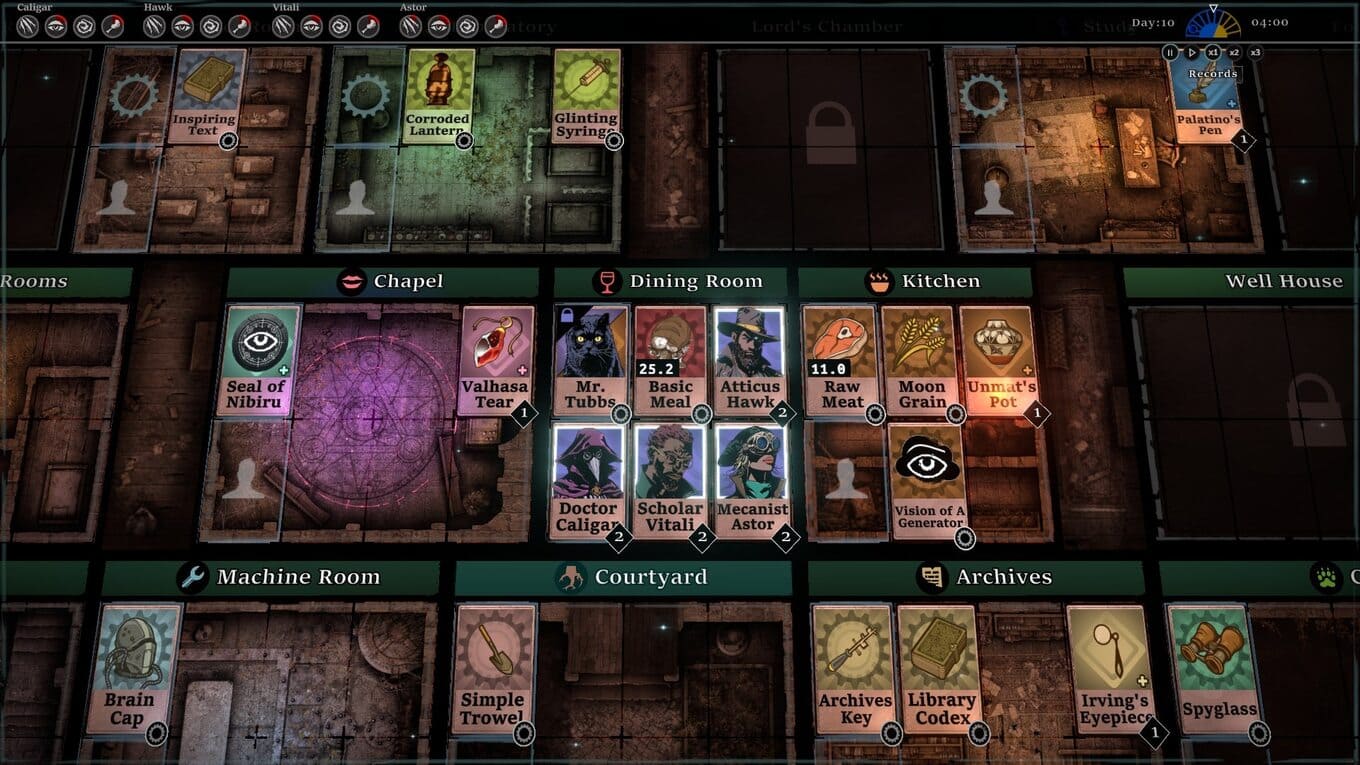Select the Seal of Nibiru card
Screen dimensions: 1360x765
pyautogui.click(x=258, y=360)
